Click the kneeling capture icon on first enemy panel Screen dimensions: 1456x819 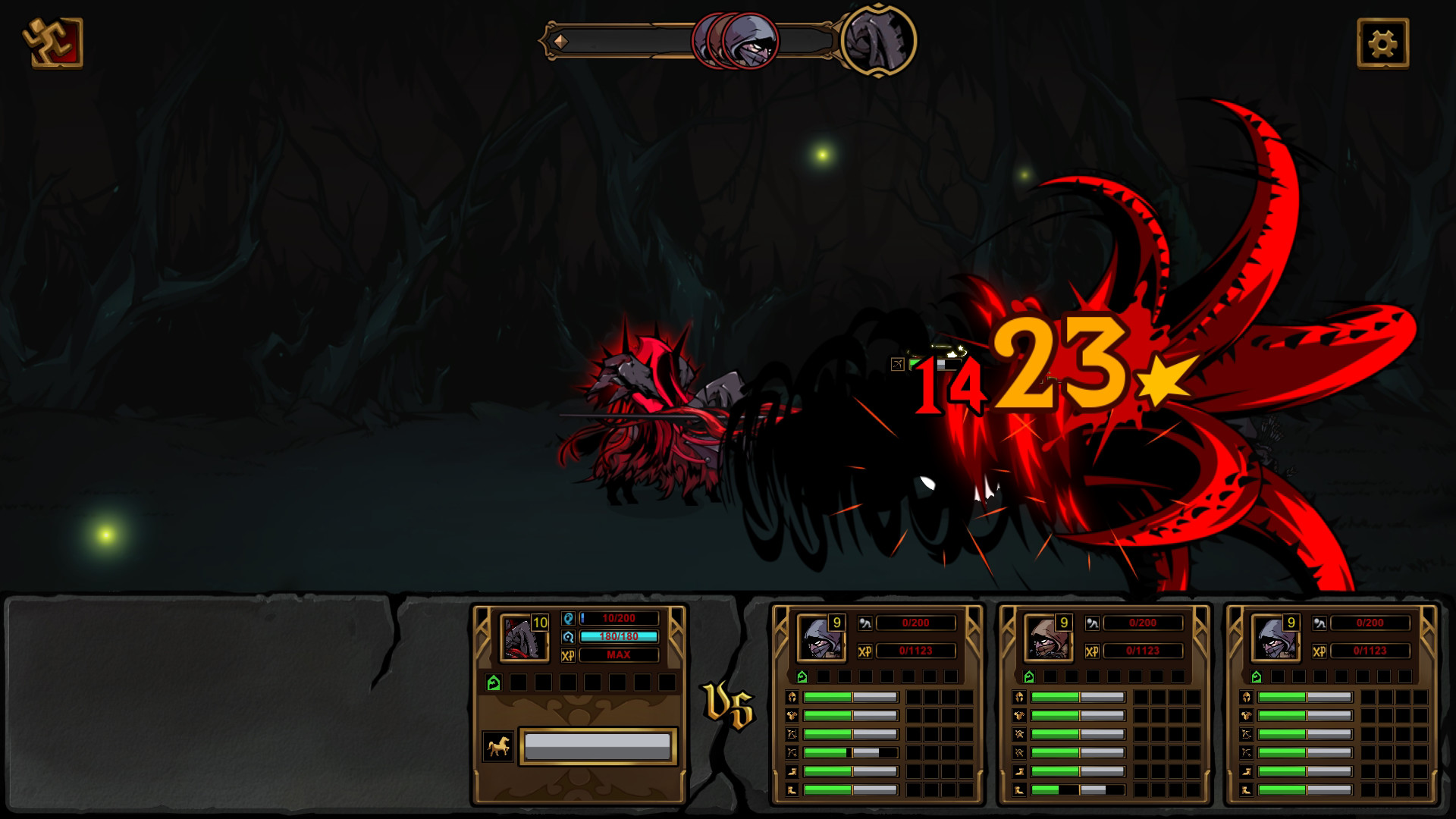click(865, 623)
